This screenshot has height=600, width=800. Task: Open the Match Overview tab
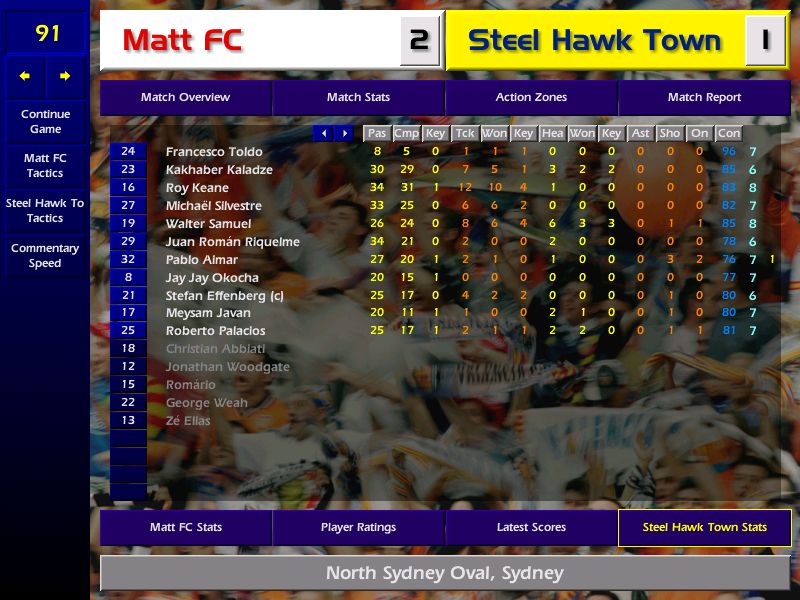tap(185, 98)
